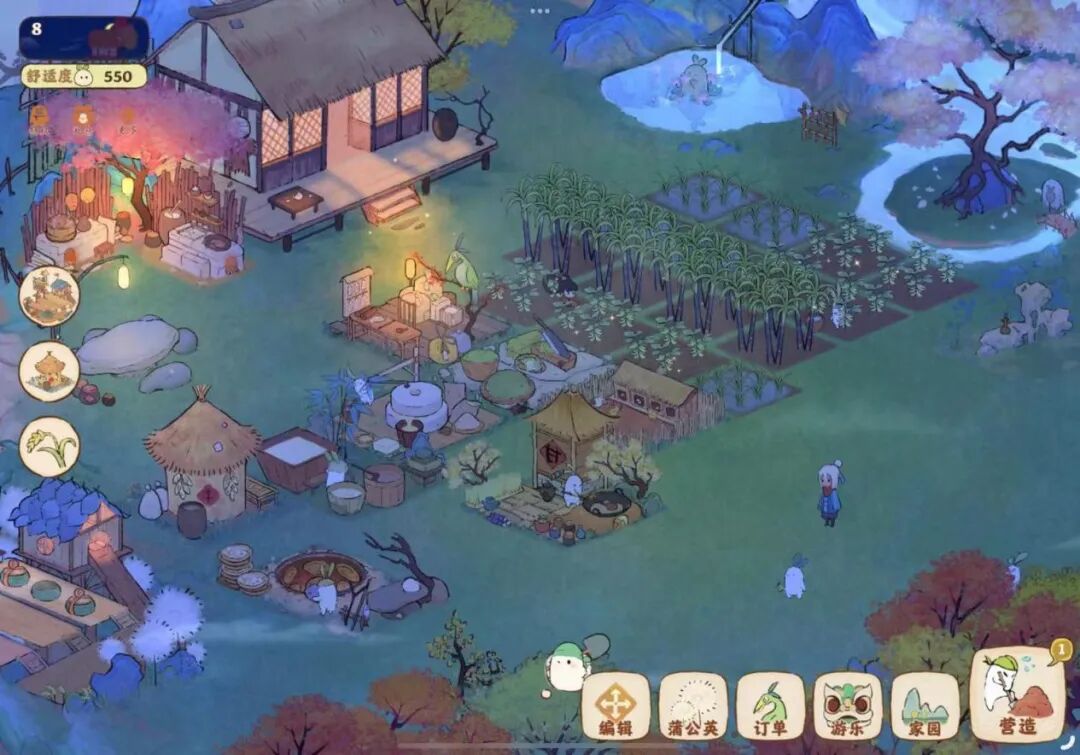Open the 蒲公英 dandelion menu
1080x755 pixels.
692,705
